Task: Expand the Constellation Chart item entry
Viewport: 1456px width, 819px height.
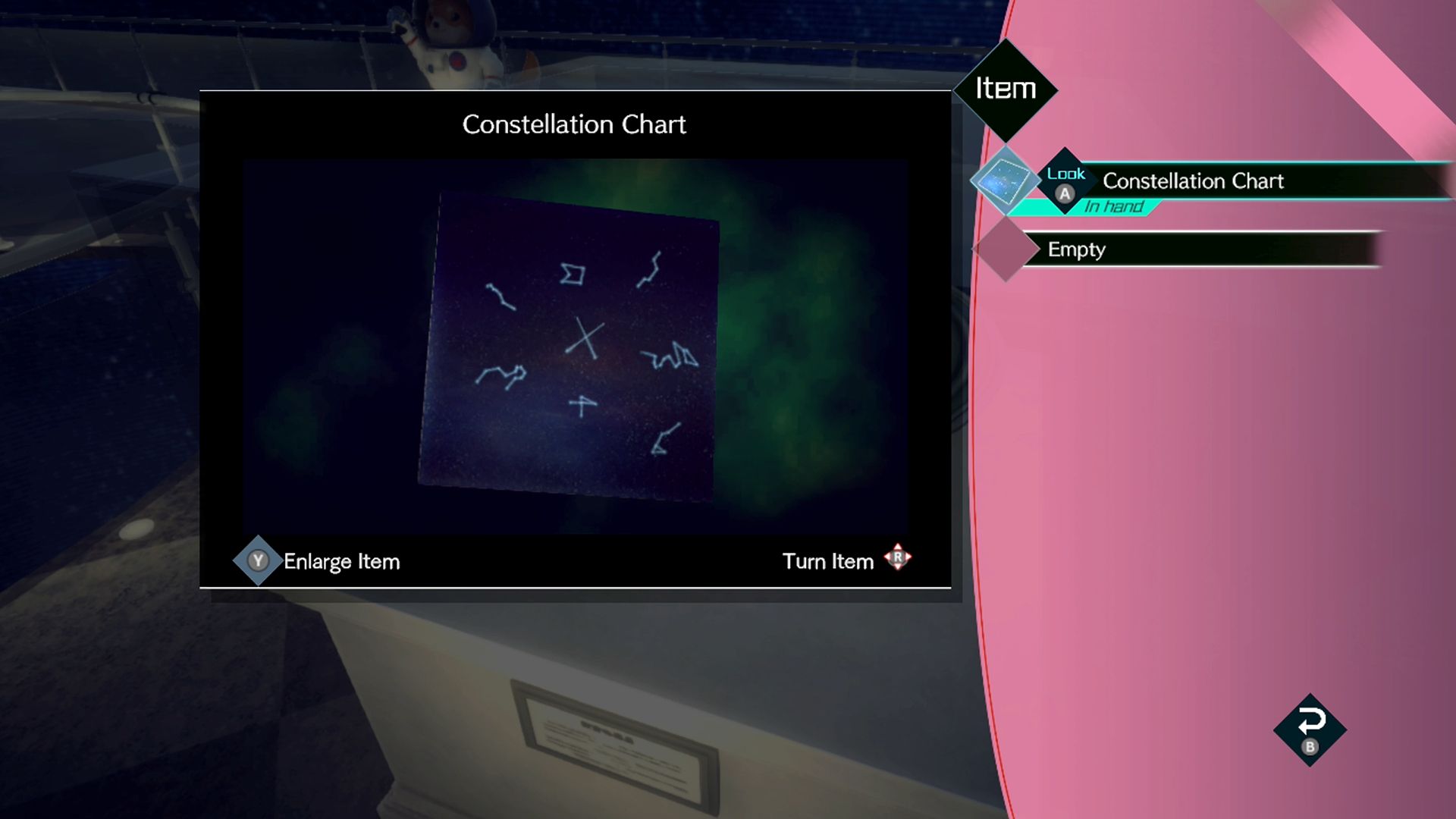Action: coord(1193,181)
